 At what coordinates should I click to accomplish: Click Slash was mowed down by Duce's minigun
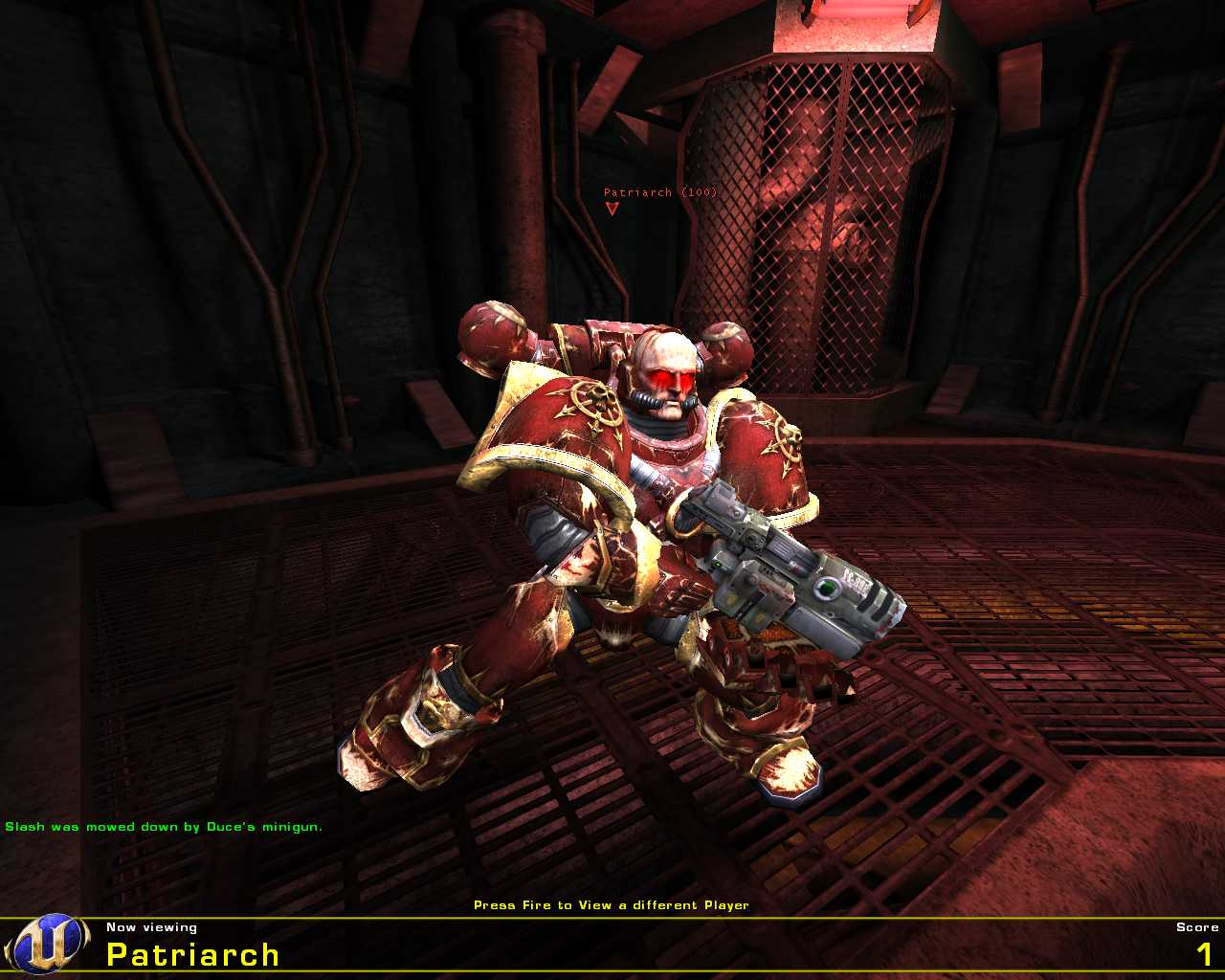point(163,825)
